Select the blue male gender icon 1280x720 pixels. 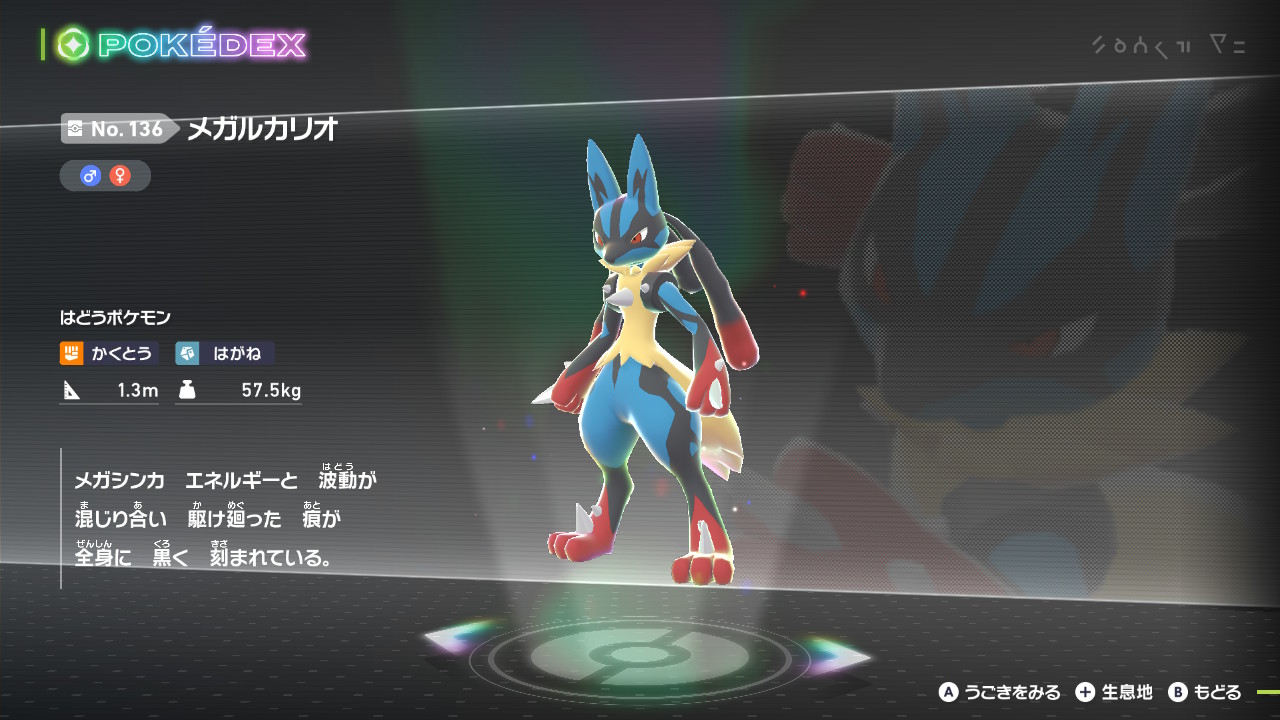91,176
